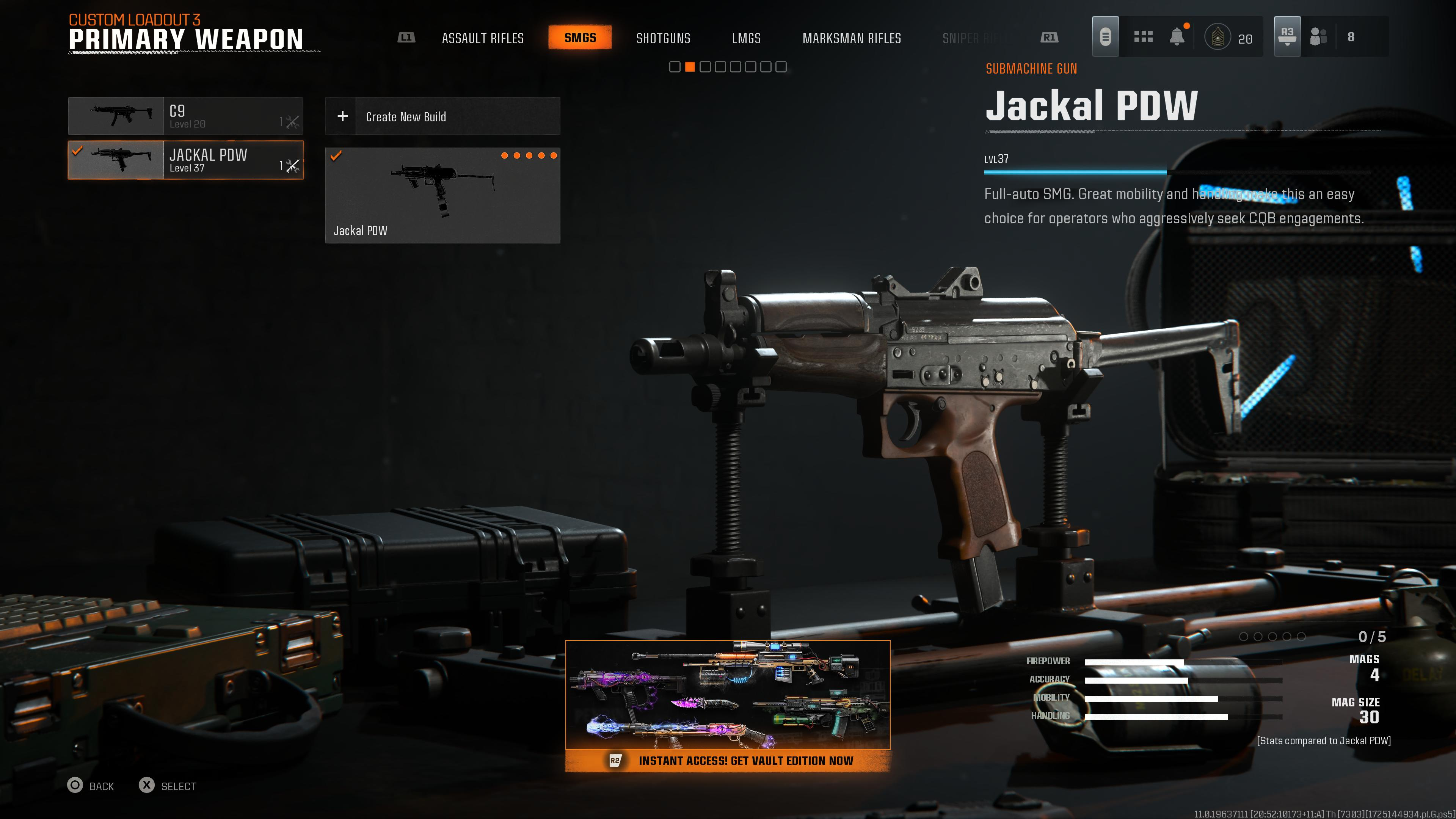Open the MARKSMAN RIFLES category
Image resolution: width=1456 pixels, height=819 pixels.
852,38
